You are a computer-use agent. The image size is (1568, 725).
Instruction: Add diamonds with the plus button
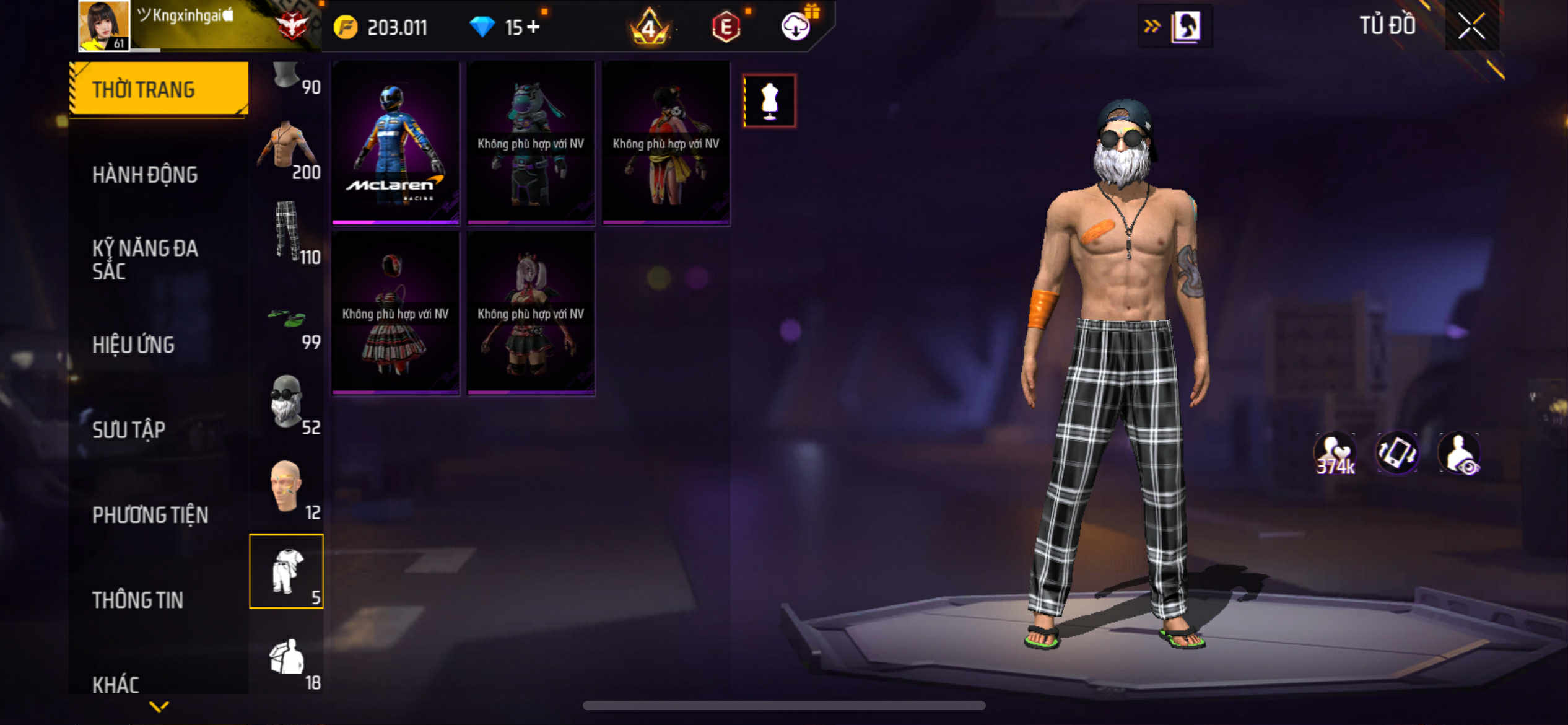(533, 27)
